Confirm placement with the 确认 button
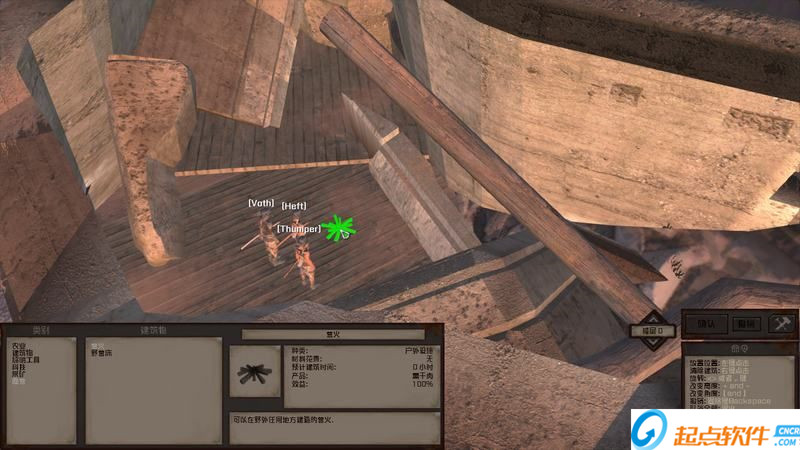Image resolution: width=800 pixels, height=450 pixels. click(706, 323)
